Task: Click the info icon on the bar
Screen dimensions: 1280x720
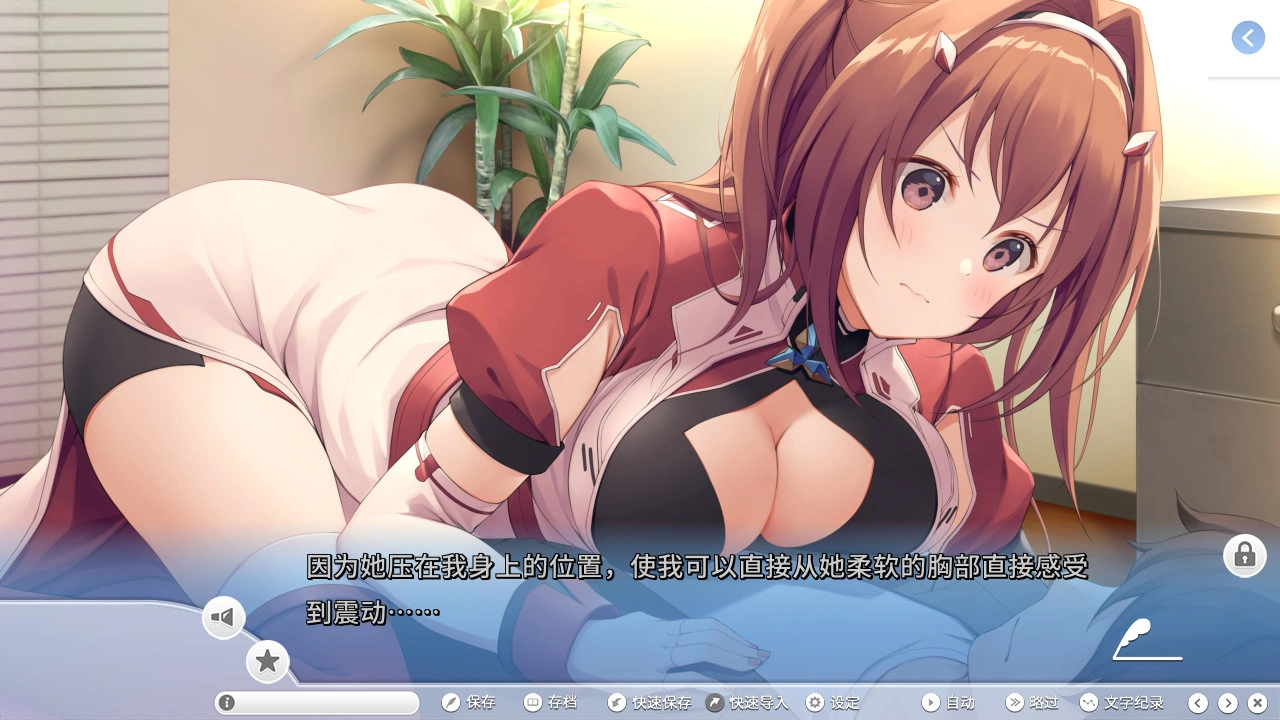Action: click(x=227, y=703)
